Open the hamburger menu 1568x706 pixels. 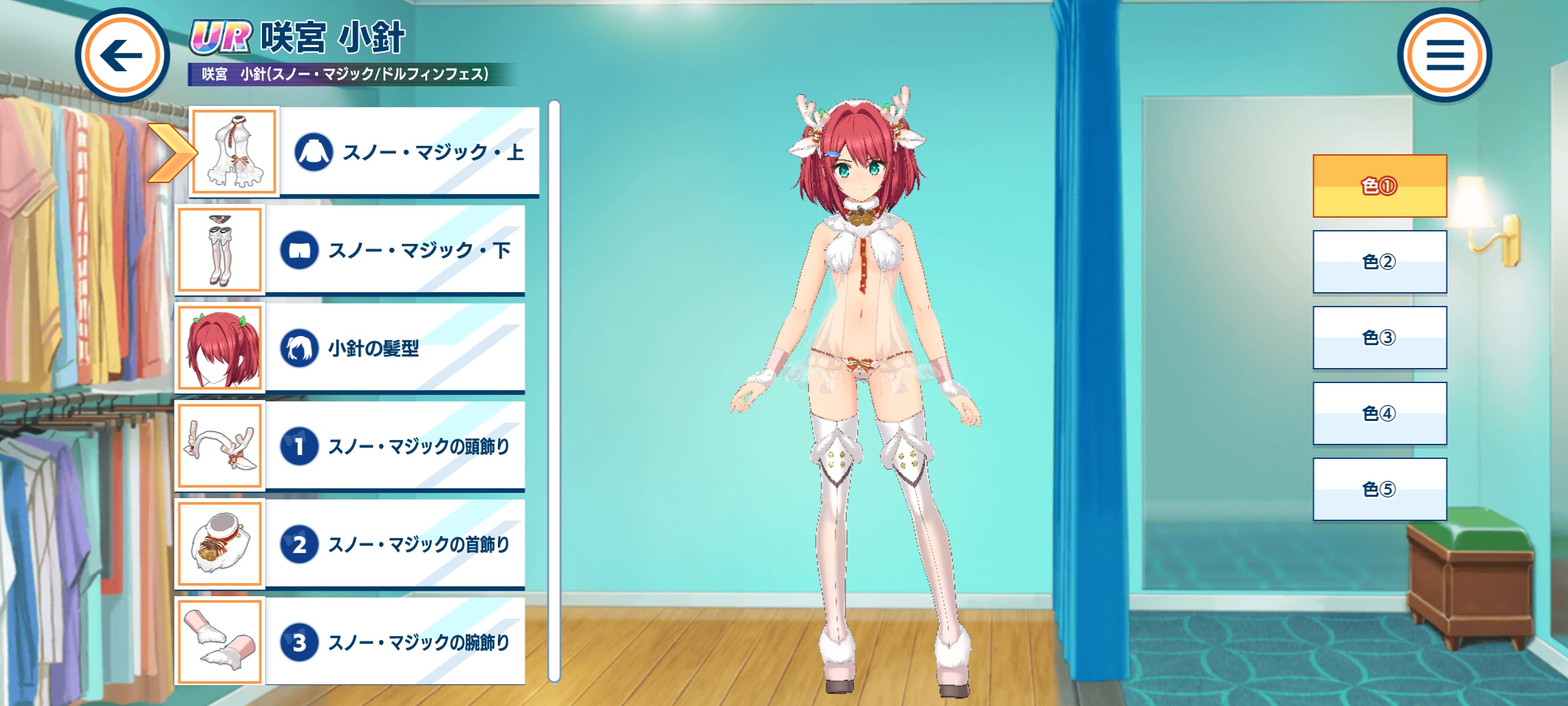[1444, 55]
